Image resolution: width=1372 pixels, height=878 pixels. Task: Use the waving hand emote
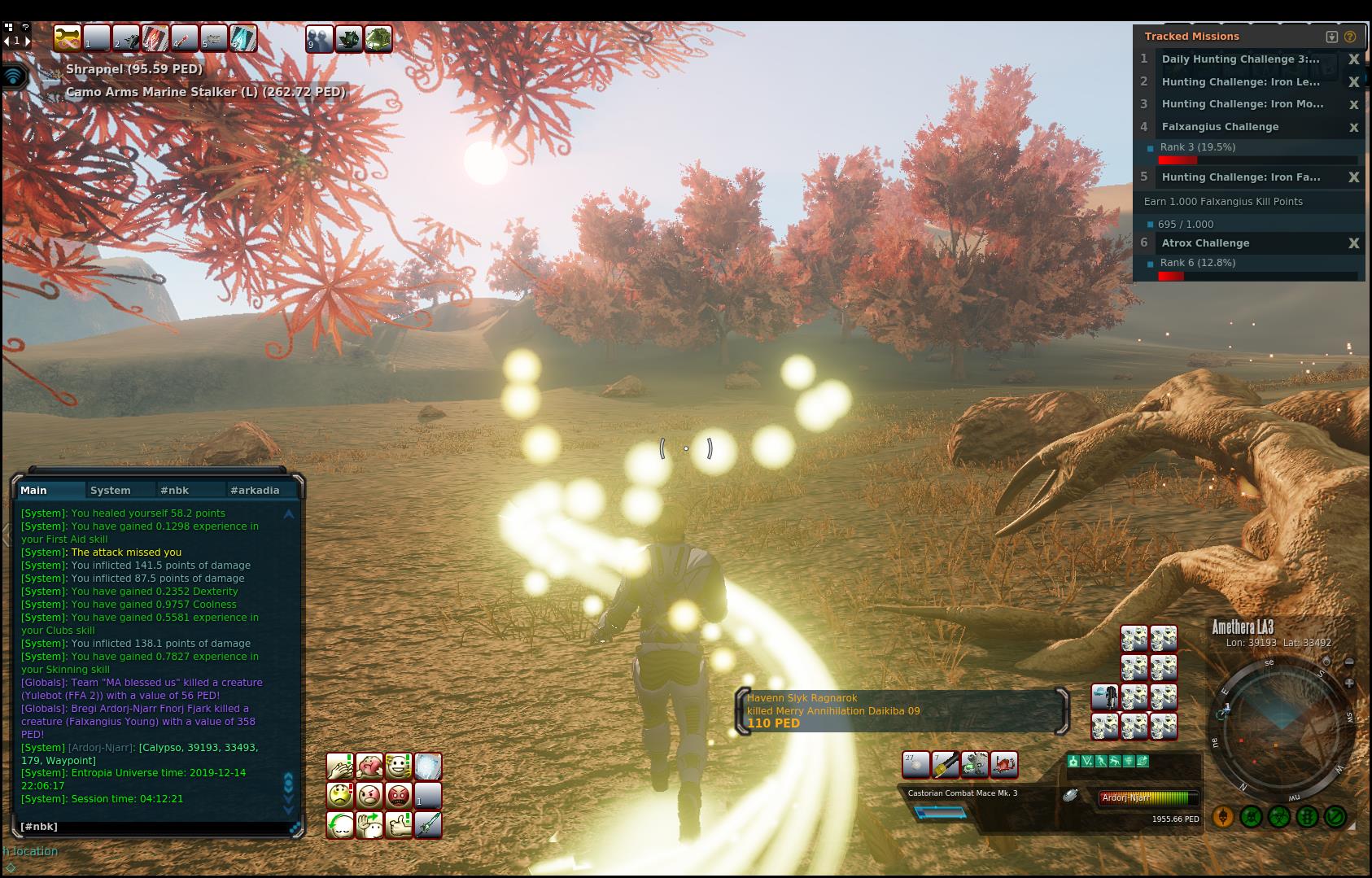coord(369,825)
